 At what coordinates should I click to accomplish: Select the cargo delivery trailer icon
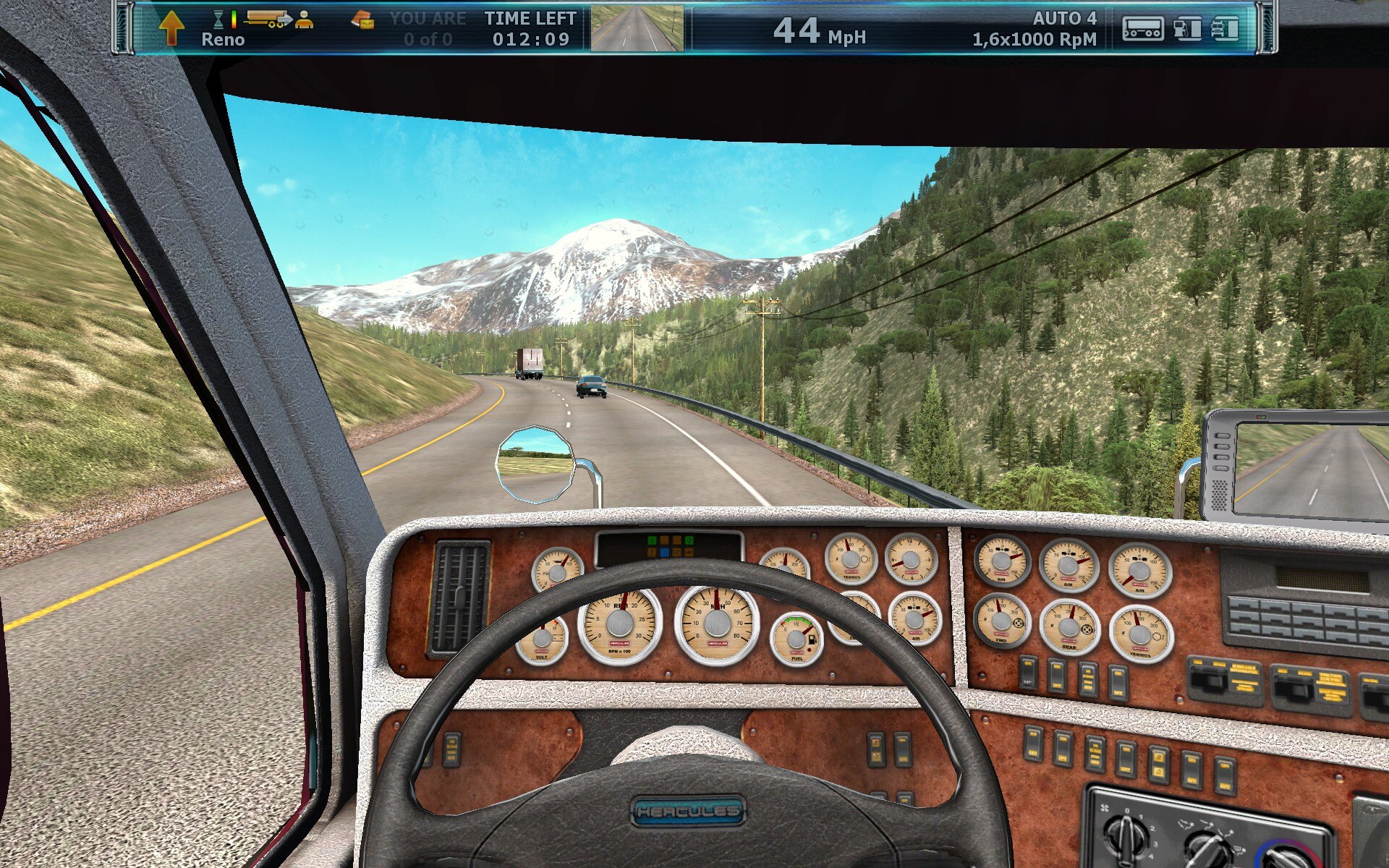point(268,19)
